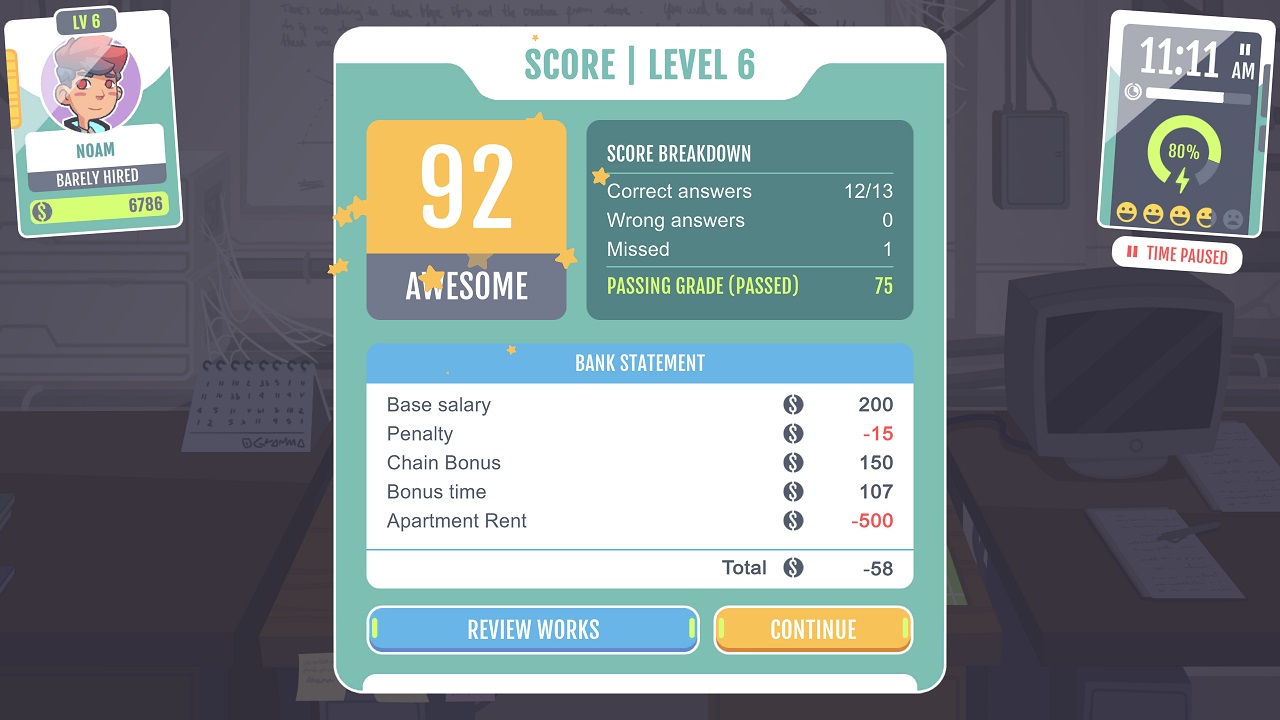Click the dollar icon beside Base salary
This screenshot has width=1280, height=720.
[794, 405]
